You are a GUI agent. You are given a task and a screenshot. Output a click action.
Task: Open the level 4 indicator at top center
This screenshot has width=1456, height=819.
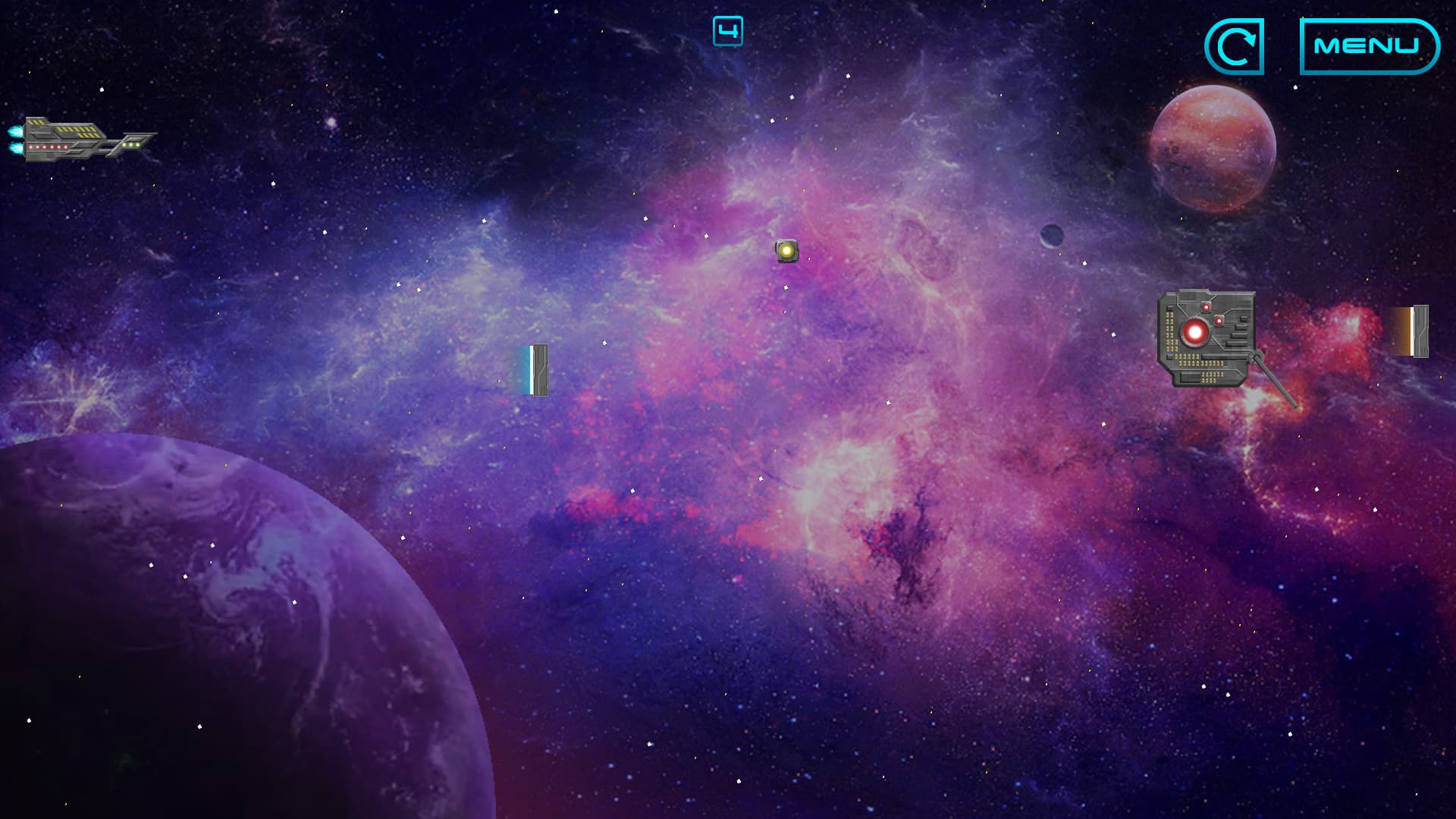point(728,30)
